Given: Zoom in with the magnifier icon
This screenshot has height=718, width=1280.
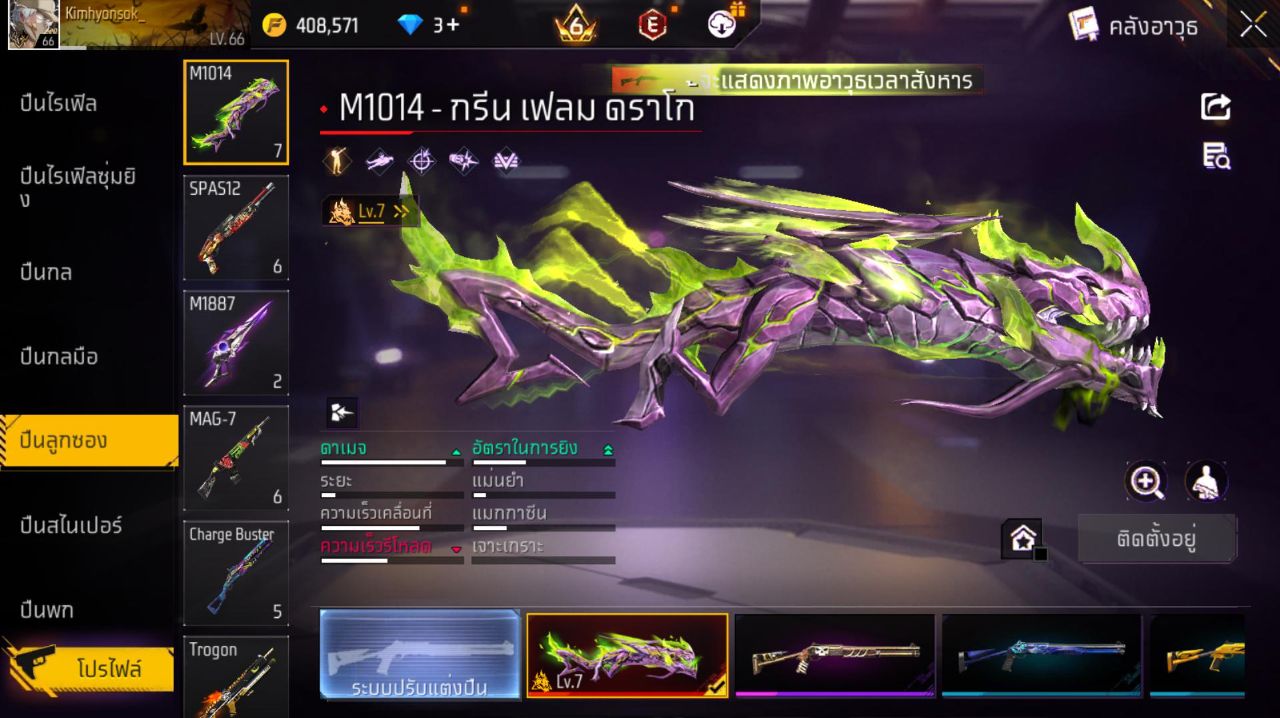Looking at the screenshot, I should tap(1146, 482).
